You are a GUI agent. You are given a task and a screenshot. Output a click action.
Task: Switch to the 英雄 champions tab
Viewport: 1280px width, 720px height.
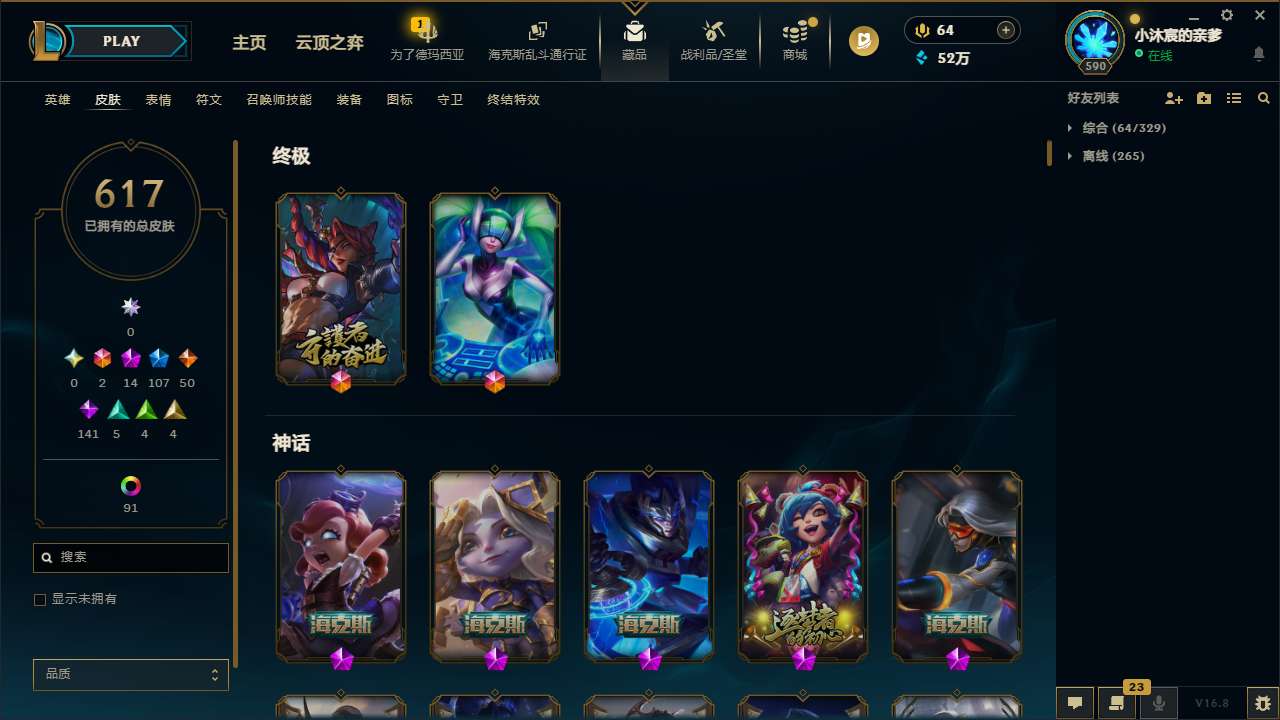(x=57, y=100)
